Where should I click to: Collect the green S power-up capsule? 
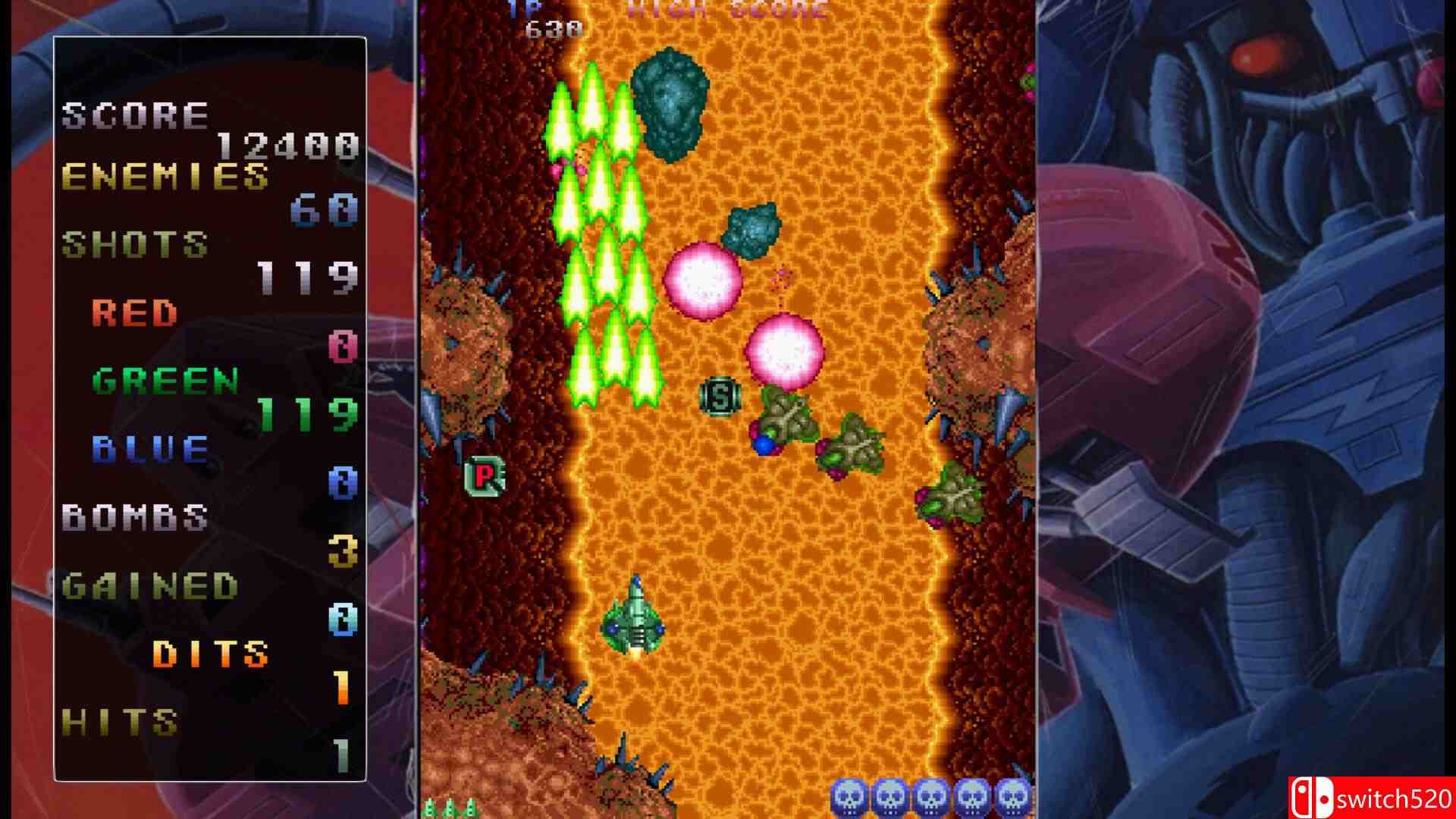[x=721, y=397]
